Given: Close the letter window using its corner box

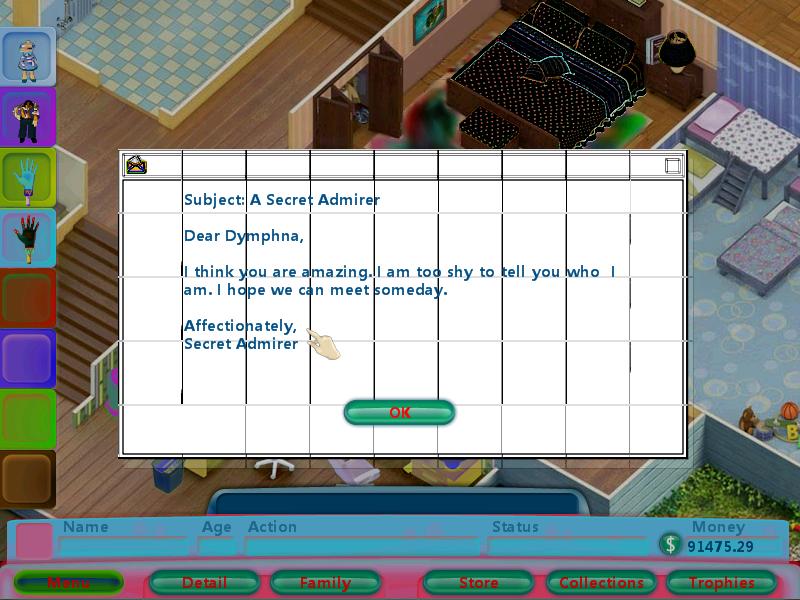Looking at the screenshot, I should point(673,166).
